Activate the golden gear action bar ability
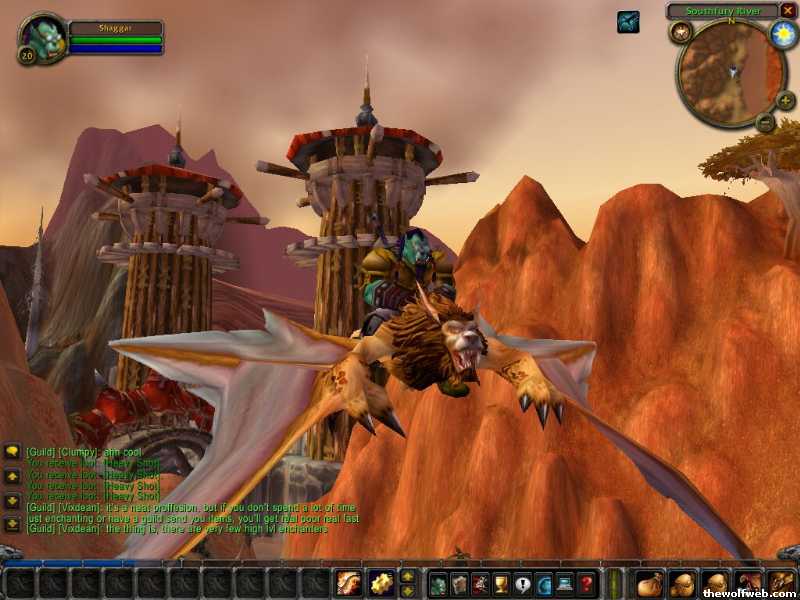 pos(381,583)
